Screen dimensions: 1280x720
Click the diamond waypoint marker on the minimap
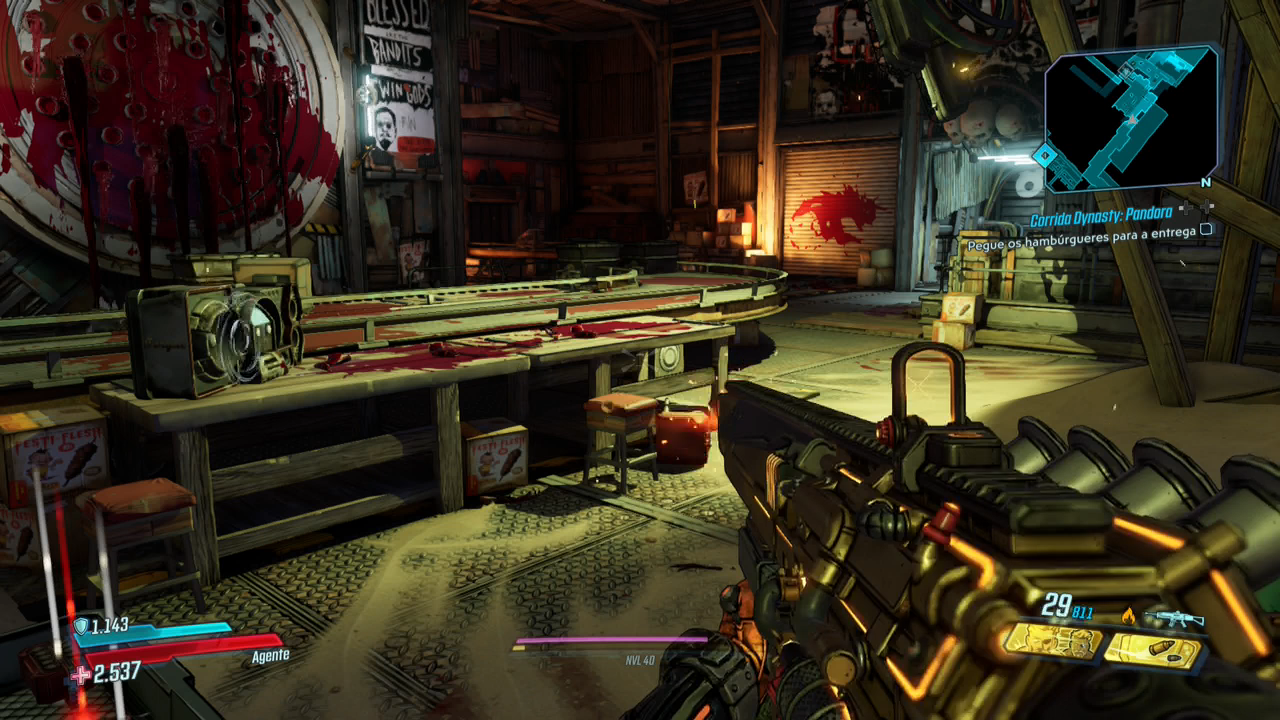1045,156
